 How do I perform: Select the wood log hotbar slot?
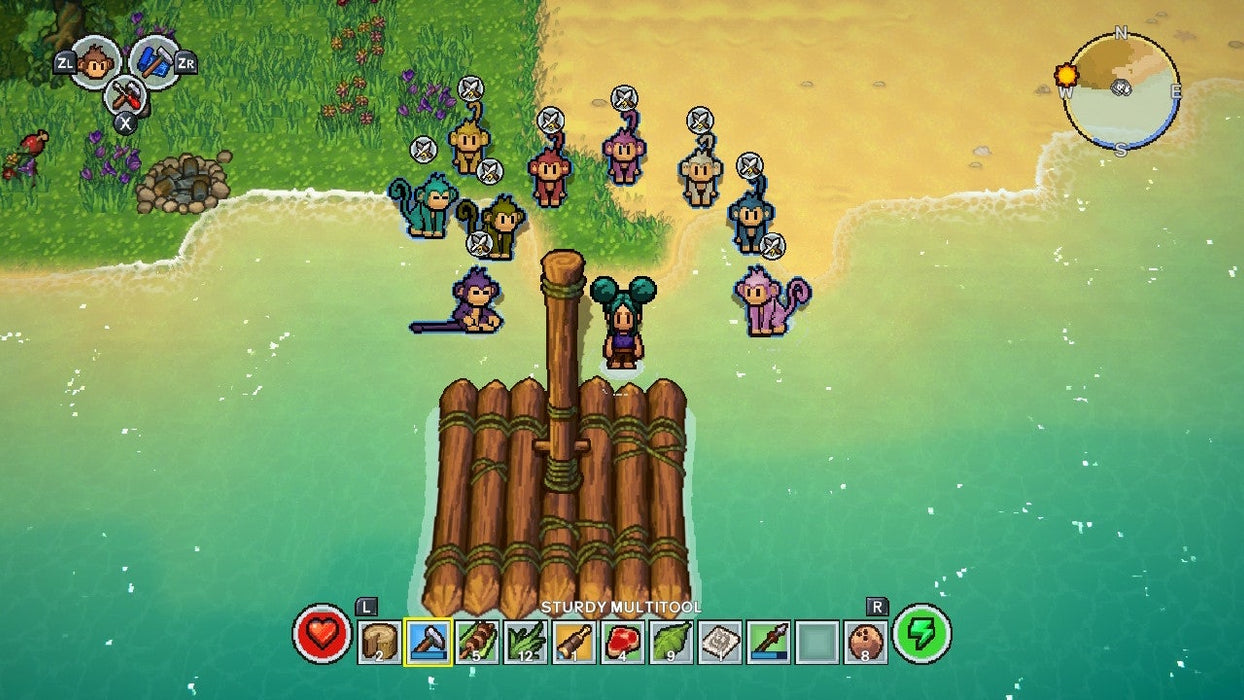380,641
